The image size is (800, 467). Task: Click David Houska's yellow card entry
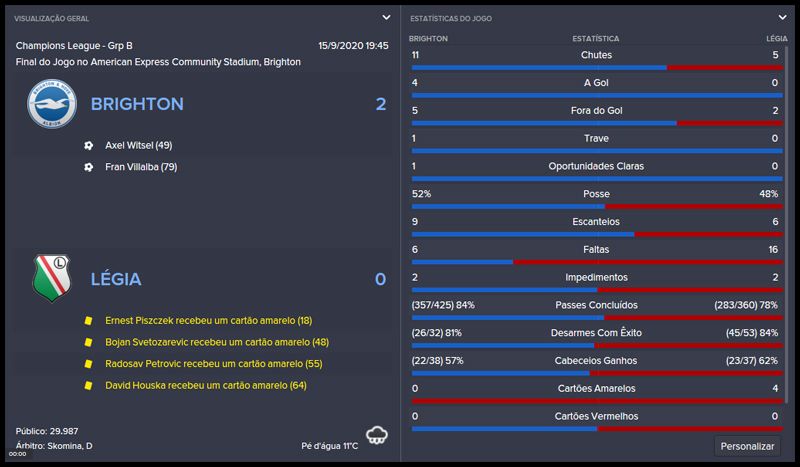pos(205,385)
